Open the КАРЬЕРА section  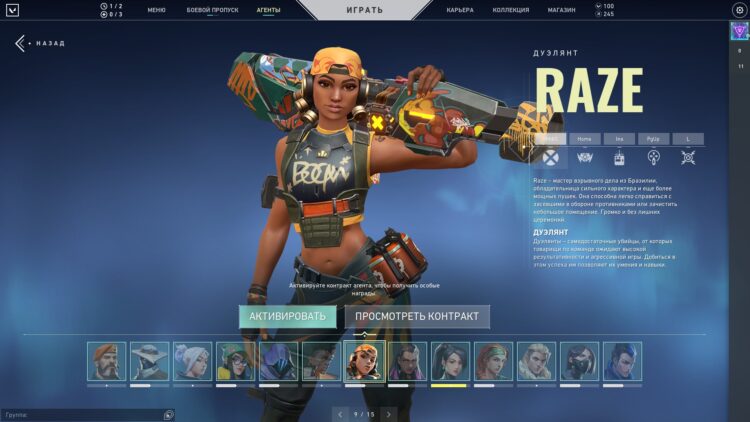click(460, 9)
